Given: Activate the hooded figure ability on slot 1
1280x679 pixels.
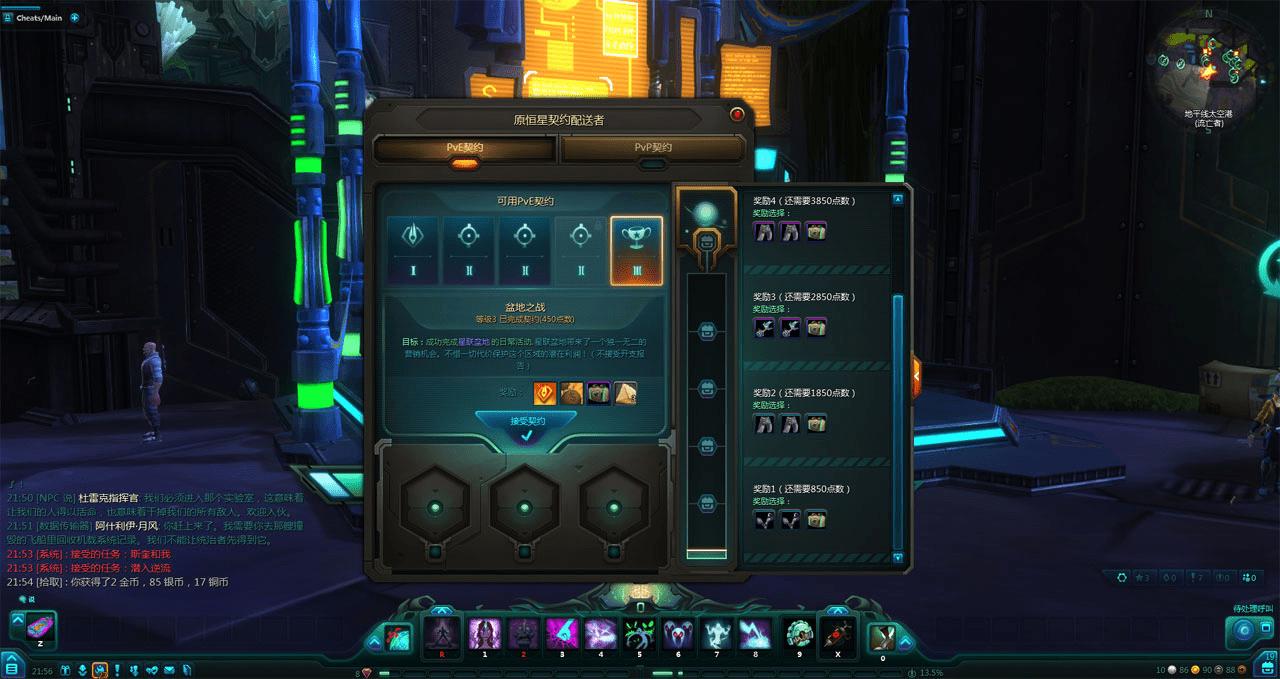Looking at the screenshot, I should tap(484, 633).
